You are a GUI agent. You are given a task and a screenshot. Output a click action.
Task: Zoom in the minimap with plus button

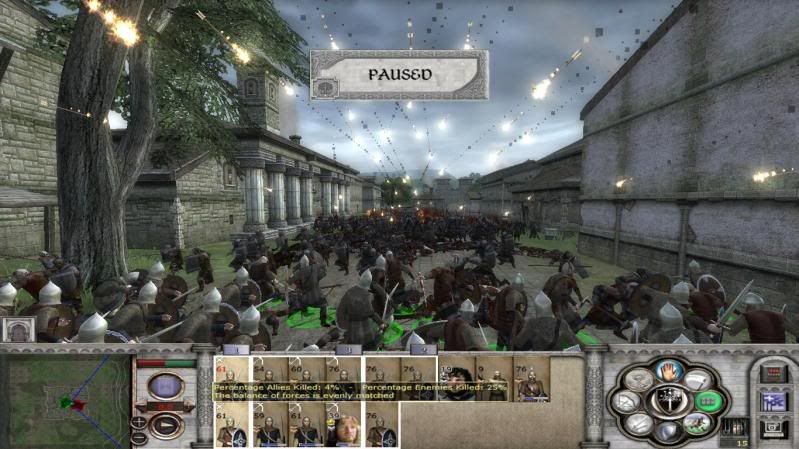click(x=139, y=422)
